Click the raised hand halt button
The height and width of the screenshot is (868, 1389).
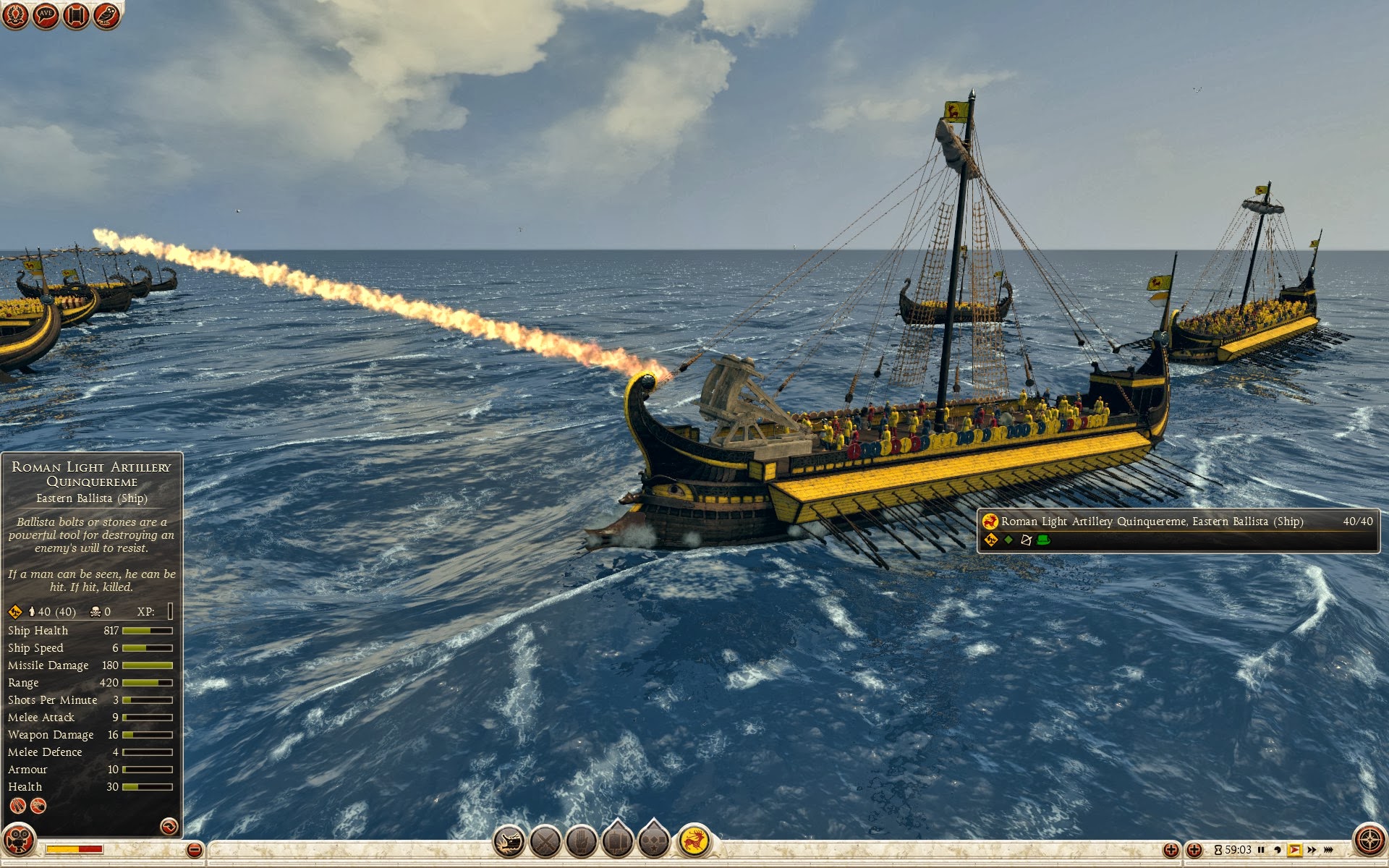581,842
